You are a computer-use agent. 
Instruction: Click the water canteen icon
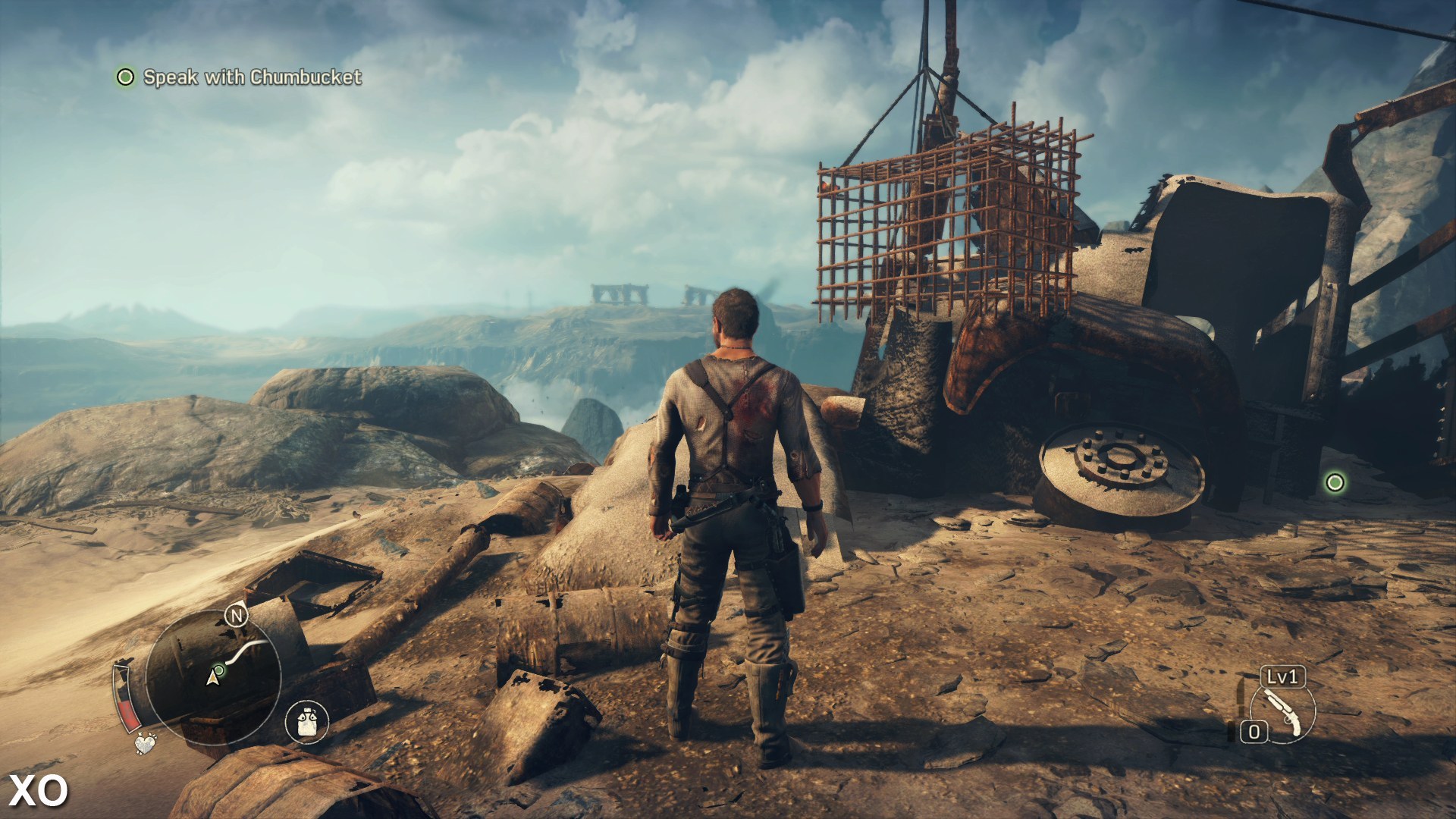tap(307, 721)
